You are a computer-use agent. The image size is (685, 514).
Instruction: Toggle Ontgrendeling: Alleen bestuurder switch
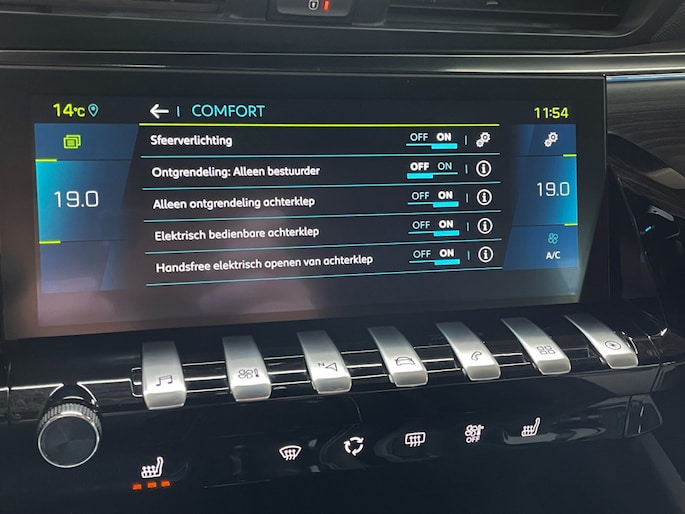click(432, 168)
